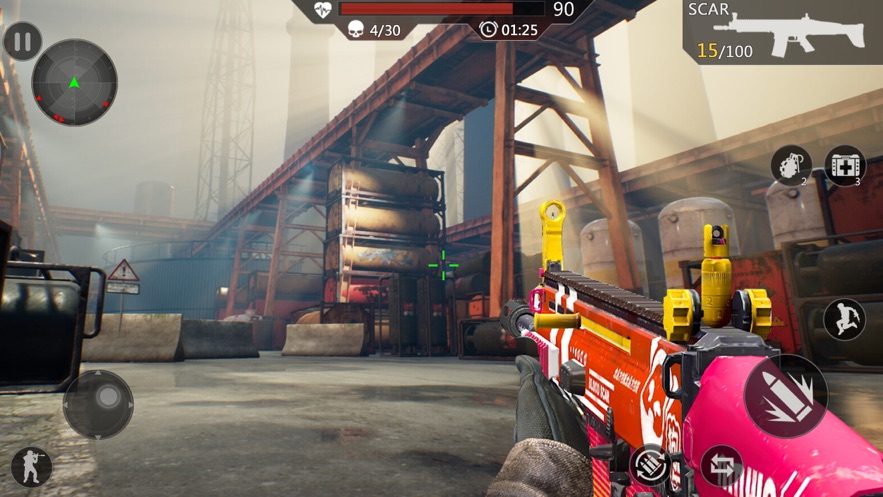The height and width of the screenshot is (497, 883).
Task: Tap the virtual movement joystick
Action: (x=98, y=404)
